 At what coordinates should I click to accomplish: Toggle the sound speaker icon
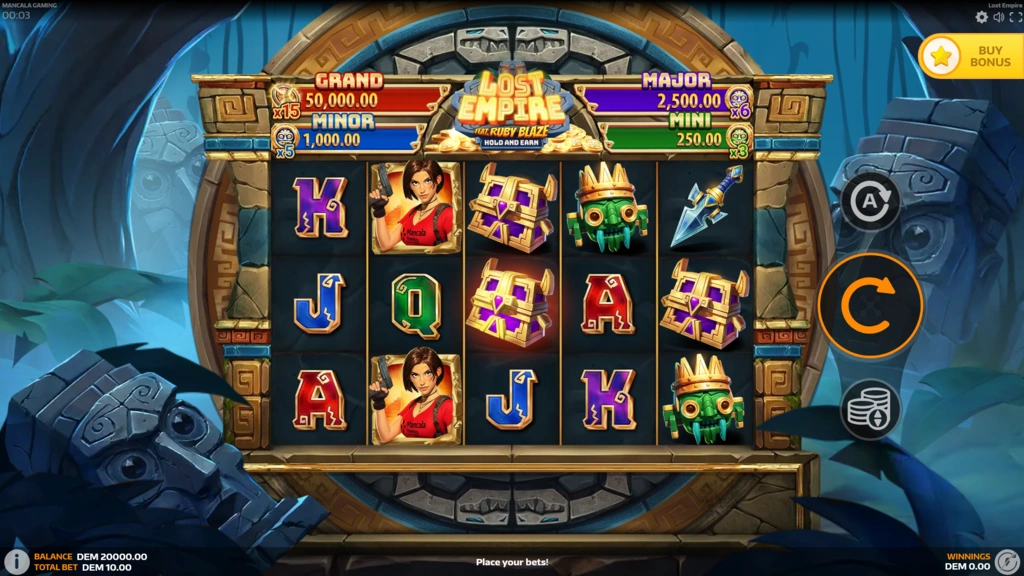pos(998,17)
